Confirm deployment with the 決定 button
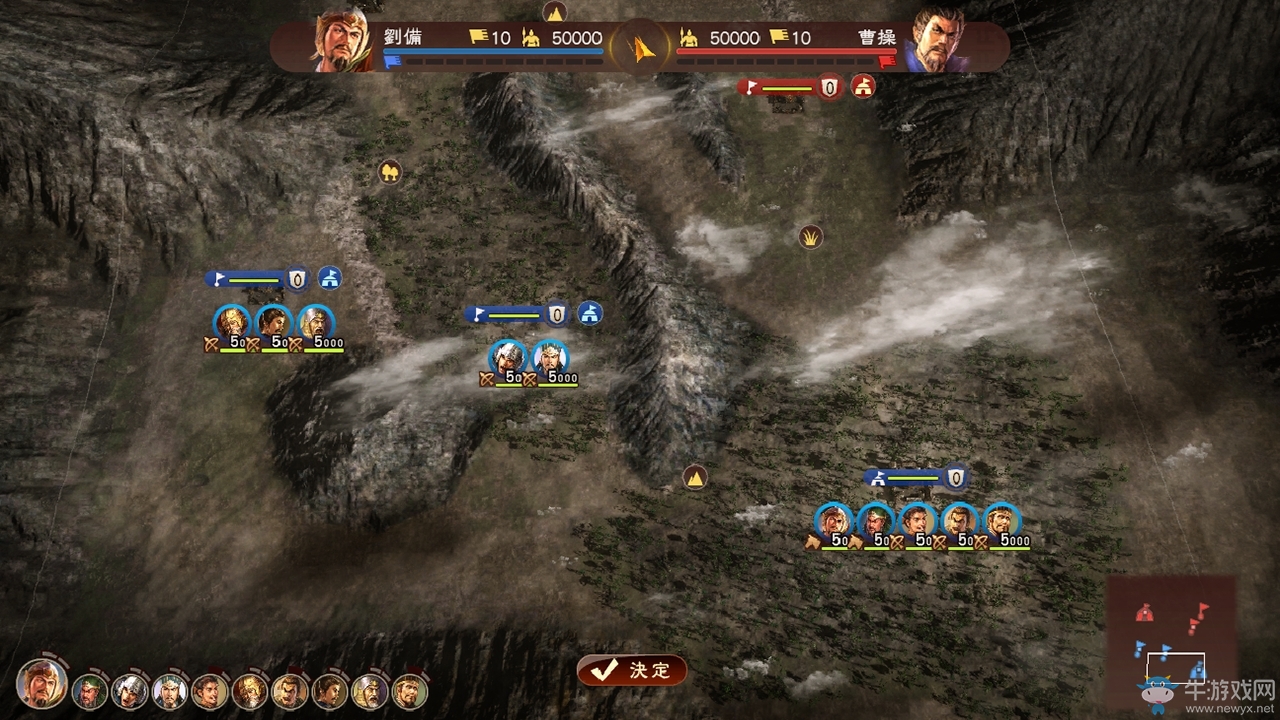 (x=632, y=671)
